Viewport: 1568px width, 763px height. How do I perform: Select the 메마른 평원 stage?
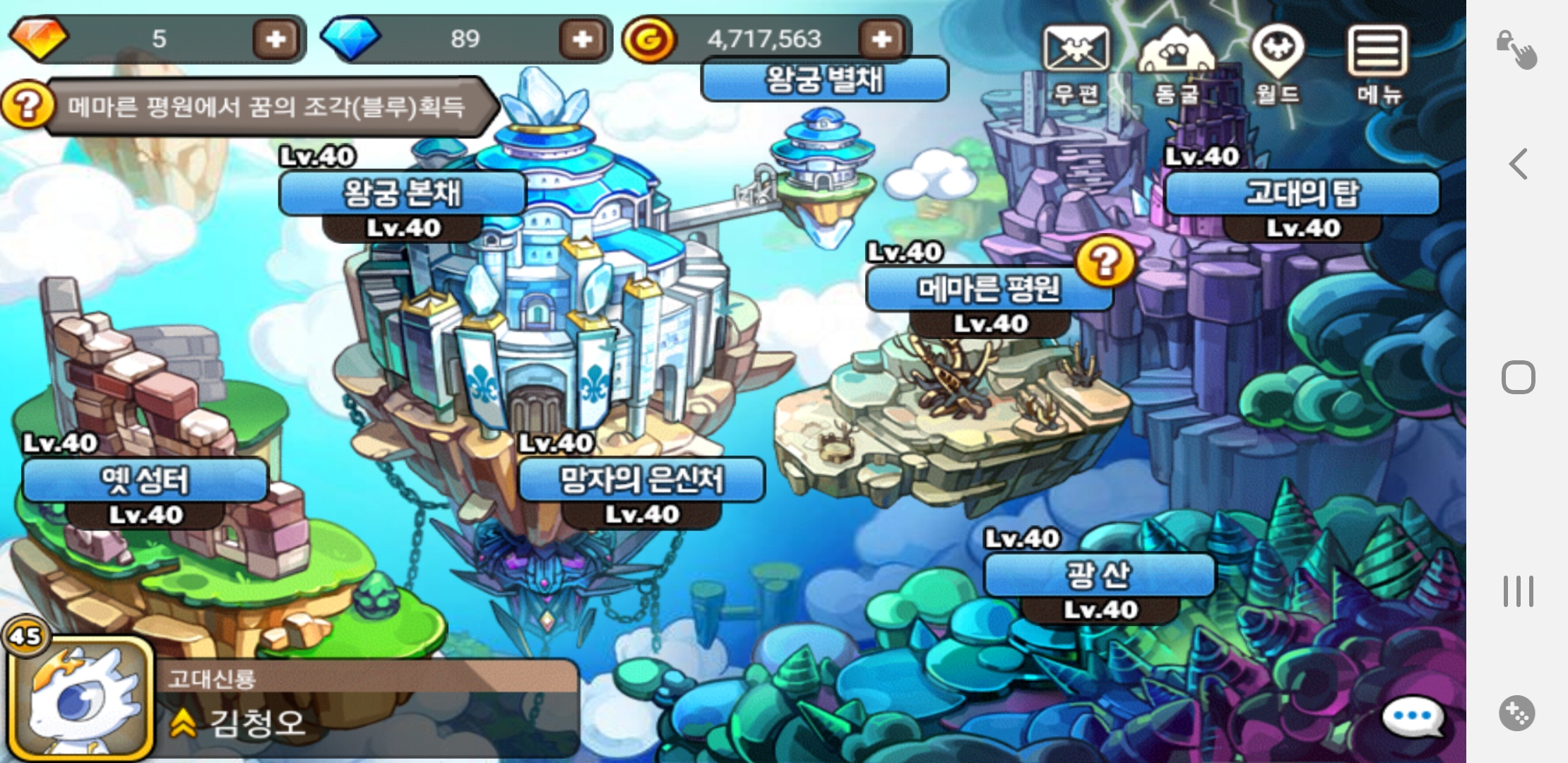pyautogui.click(x=989, y=290)
